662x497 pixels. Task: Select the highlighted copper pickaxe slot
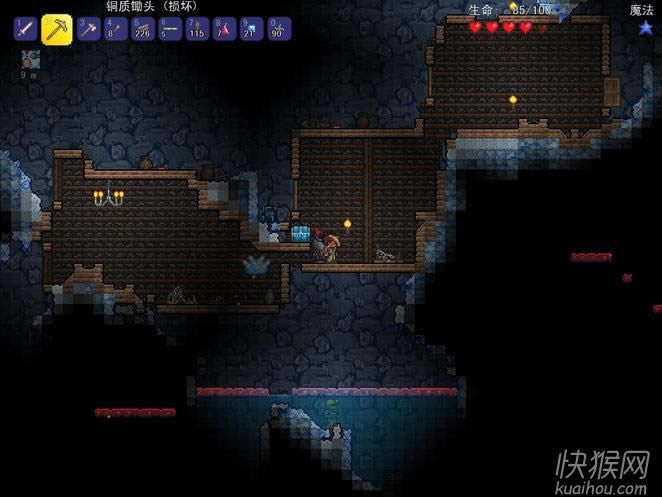tap(56, 29)
